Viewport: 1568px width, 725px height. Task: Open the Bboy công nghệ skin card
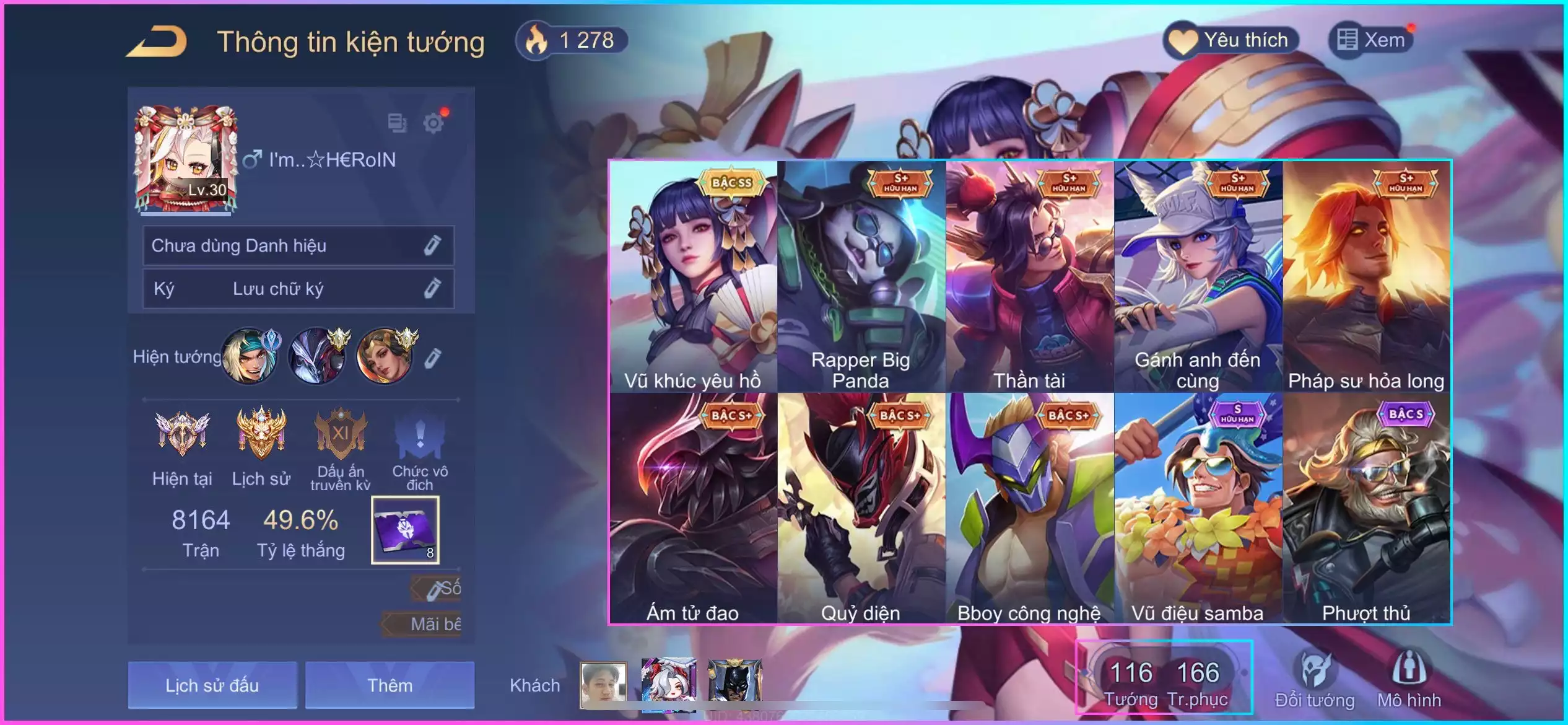pyautogui.click(x=1030, y=508)
